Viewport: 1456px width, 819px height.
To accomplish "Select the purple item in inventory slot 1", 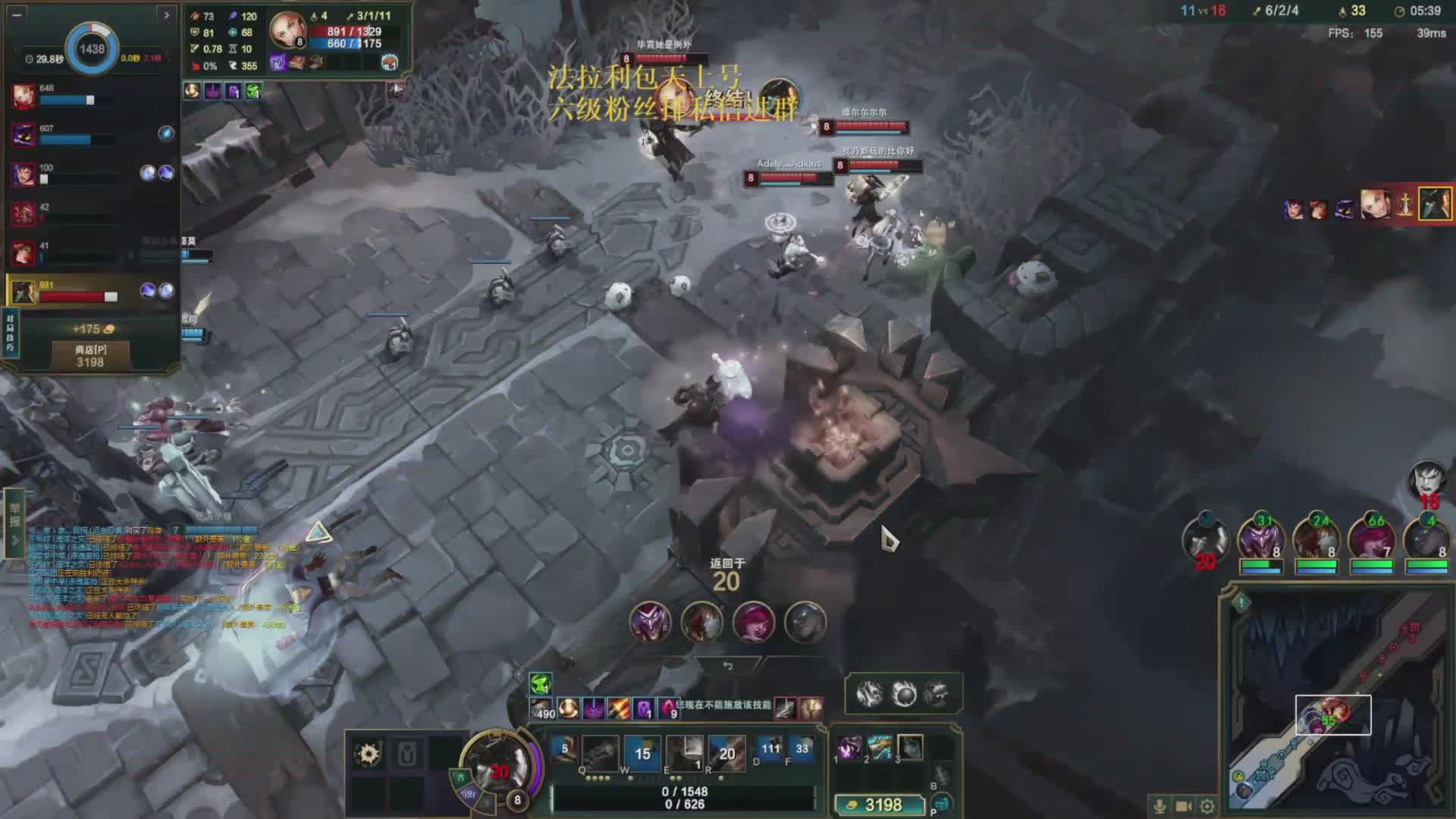I will 849,748.
